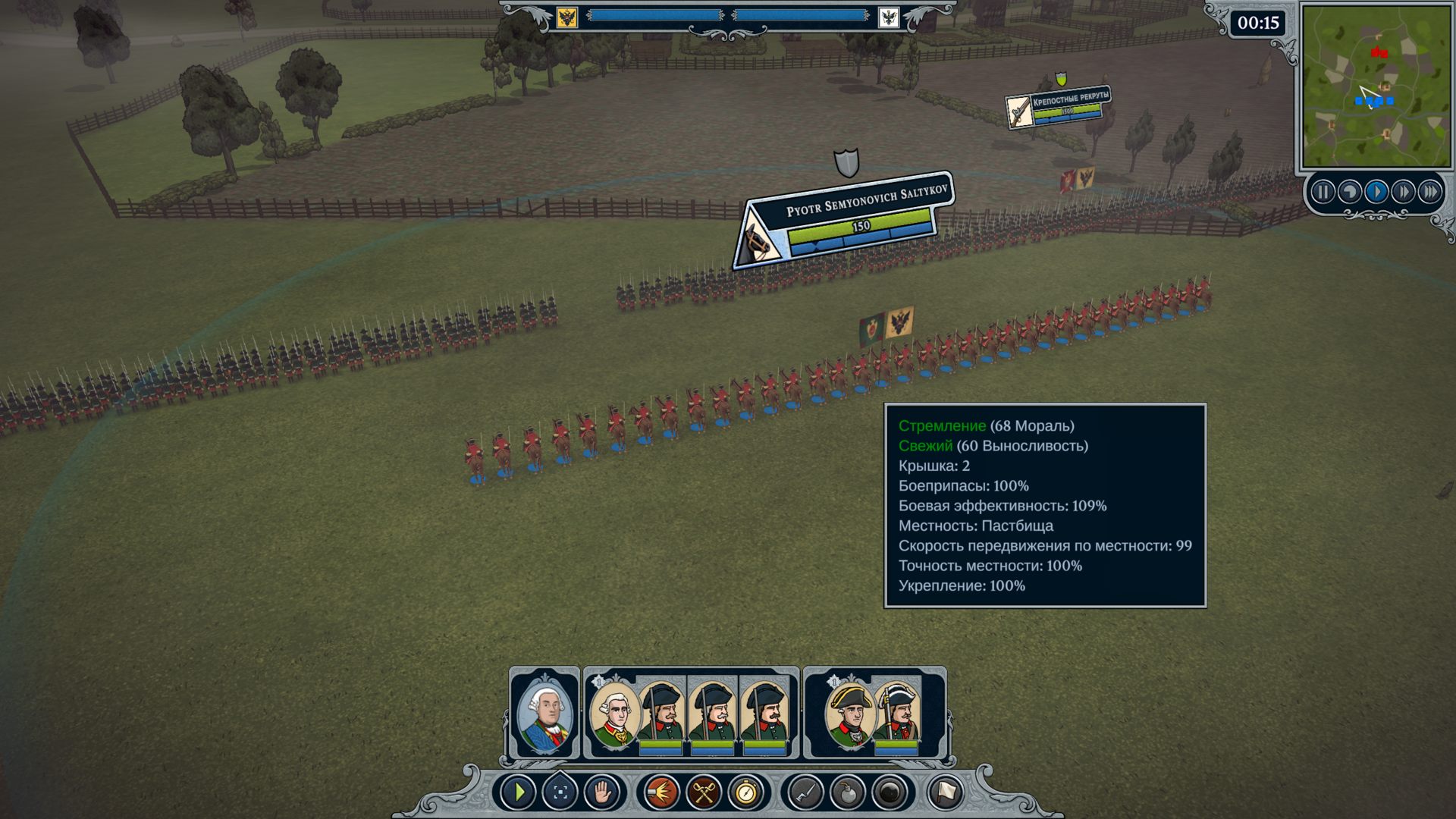Viewport: 1456px width, 819px height.
Task: Order a melee charge with crossed sabres
Action: click(x=704, y=793)
